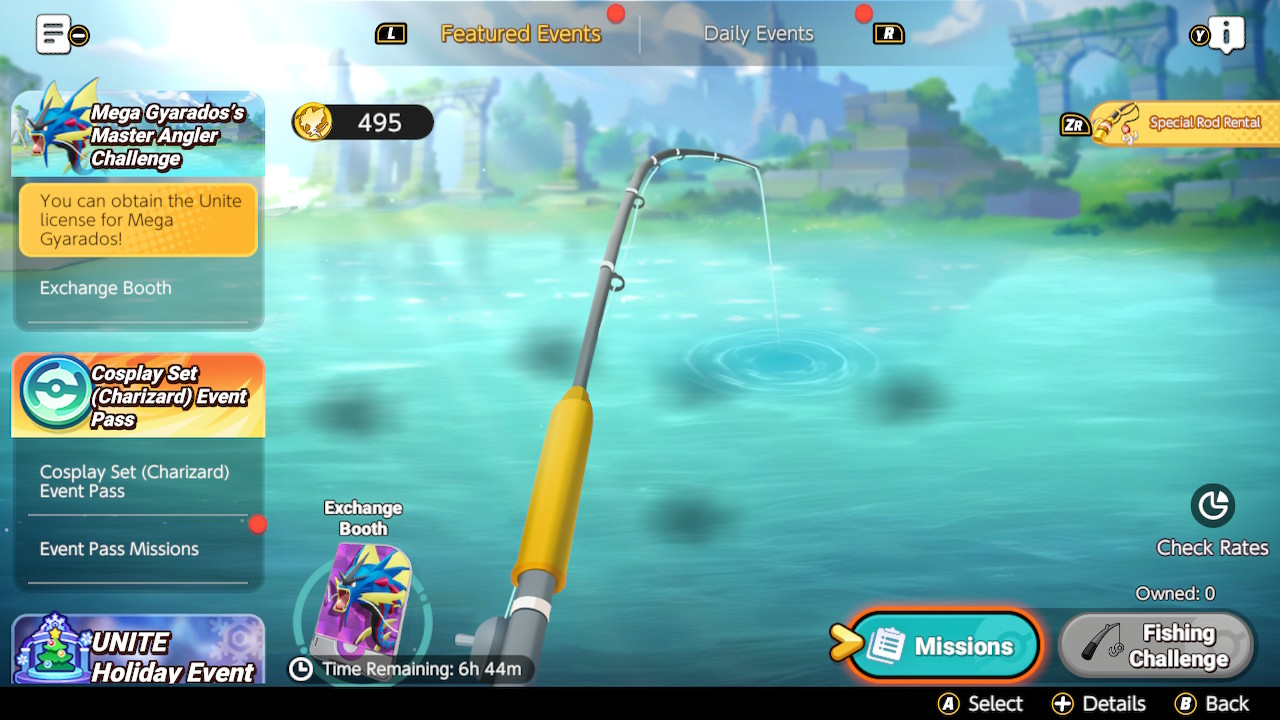
Task: Open the Missions button
Action: pyautogui.click(x=945, y=646)
